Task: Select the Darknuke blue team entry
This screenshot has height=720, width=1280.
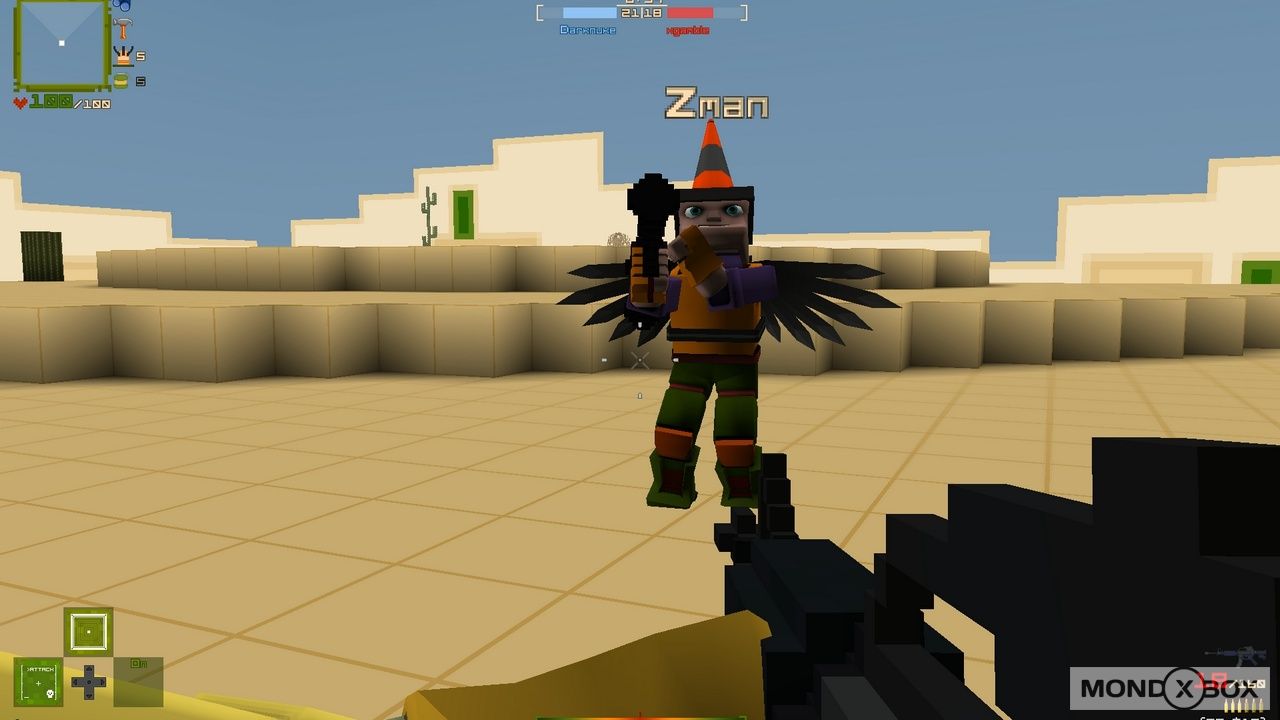Action: (588, 29)
